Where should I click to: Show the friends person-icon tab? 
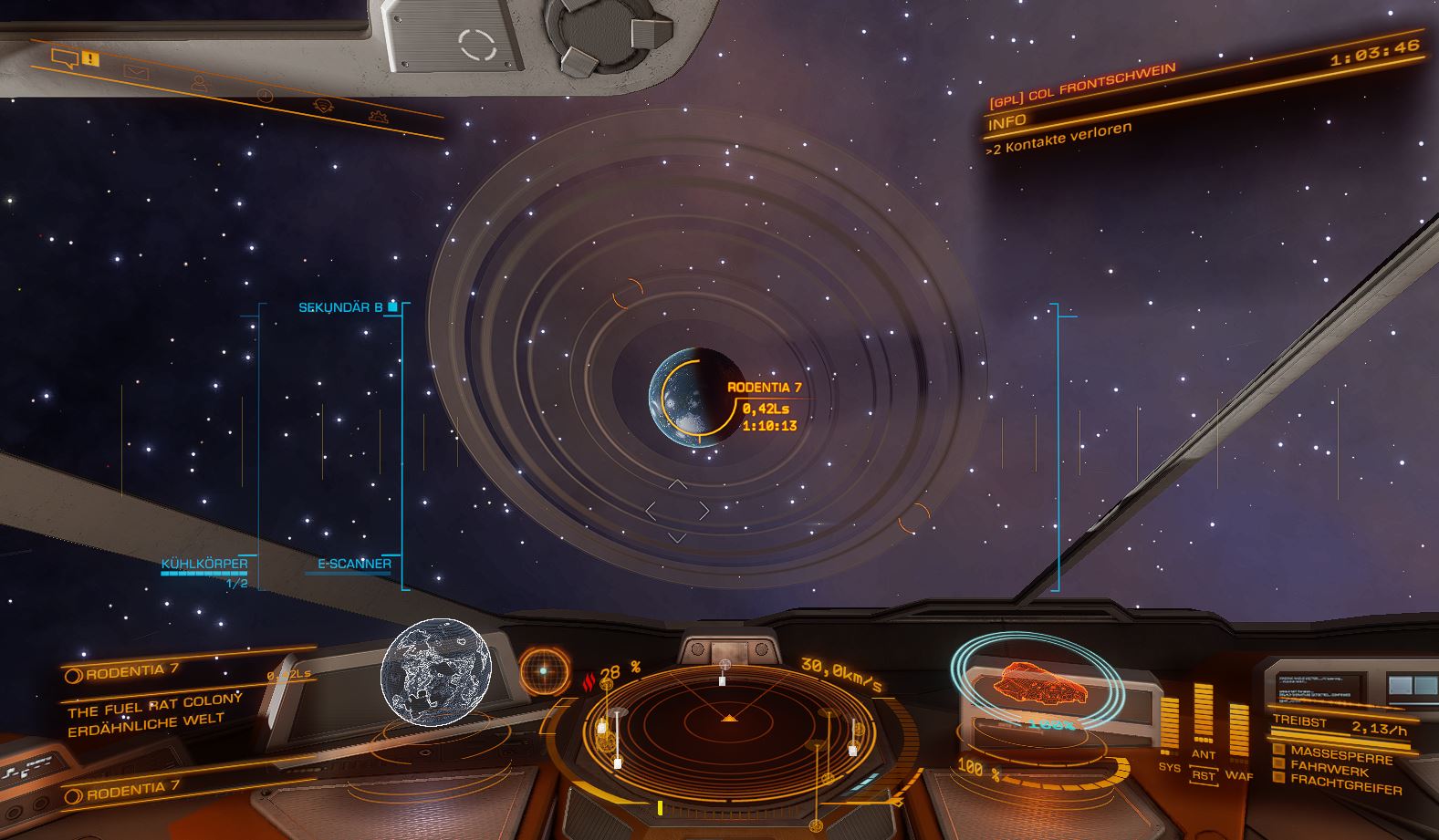pos(199,83)
